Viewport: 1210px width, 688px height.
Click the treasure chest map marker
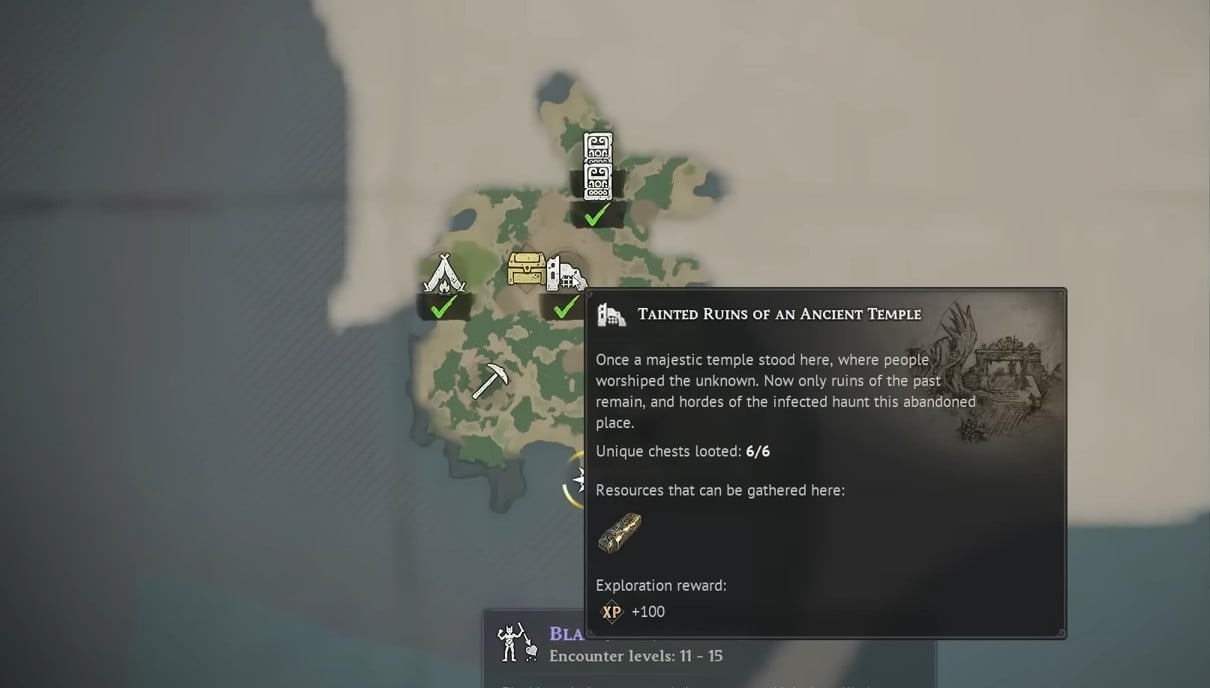click(x=526, y=270)
